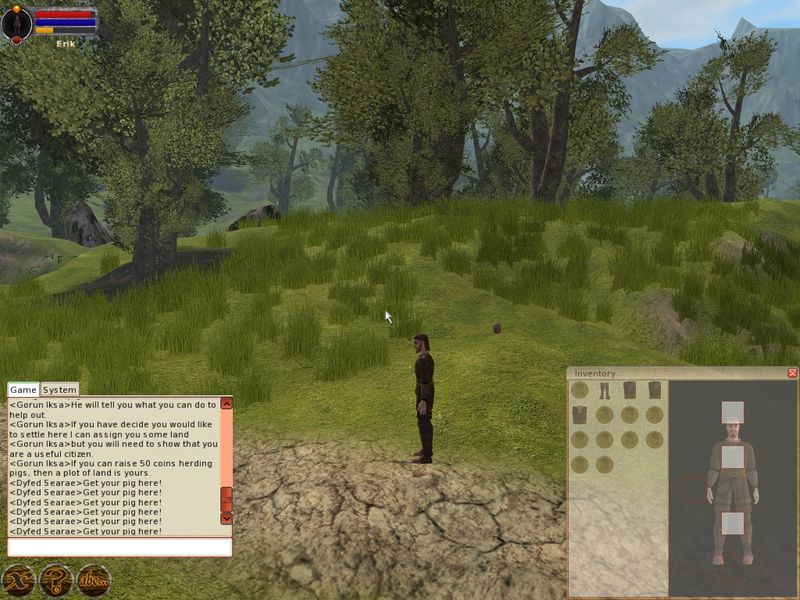Screen dimensions: 800x600
Task: Click Erik's character portrait
Action: [x=17, y=23]
